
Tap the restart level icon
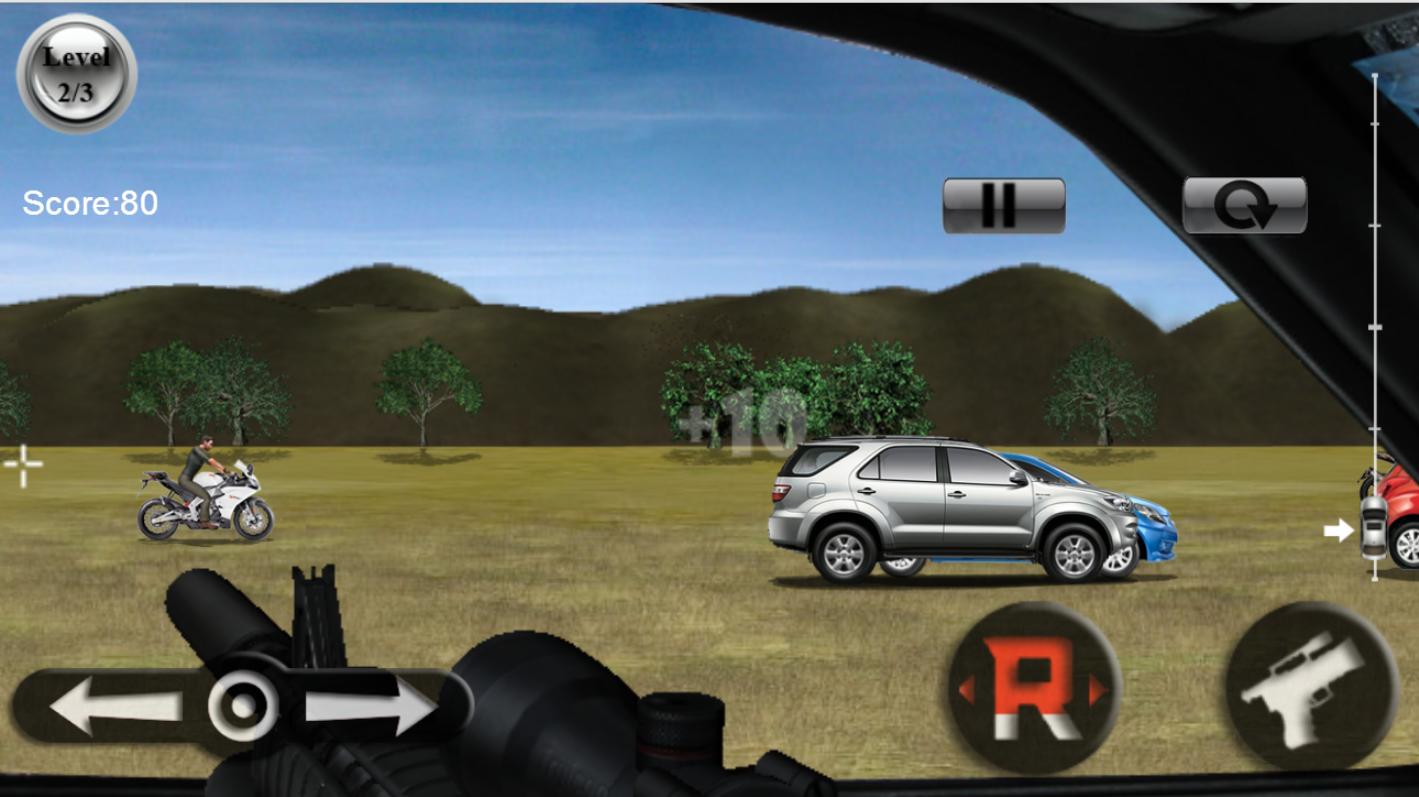pos(1244,204)
